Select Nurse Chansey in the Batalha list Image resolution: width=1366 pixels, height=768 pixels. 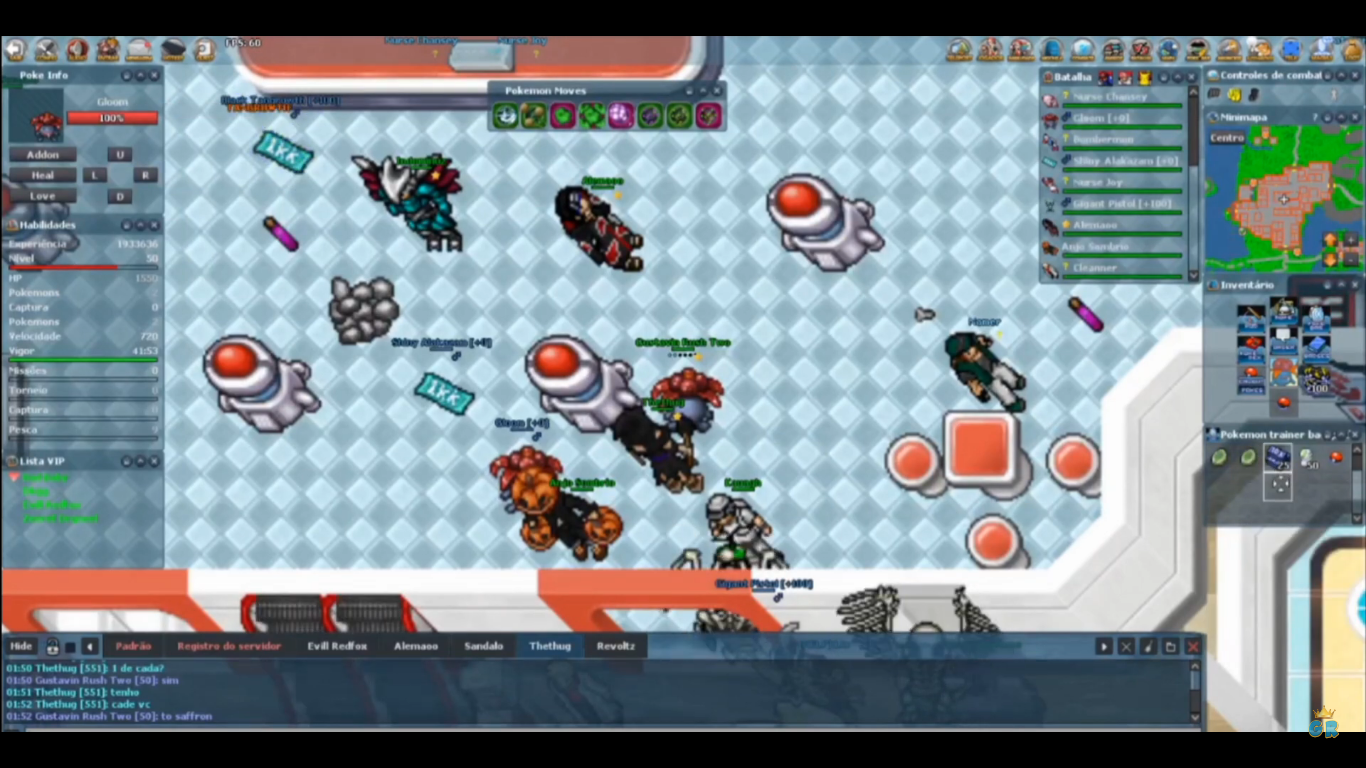point(1110,97)
